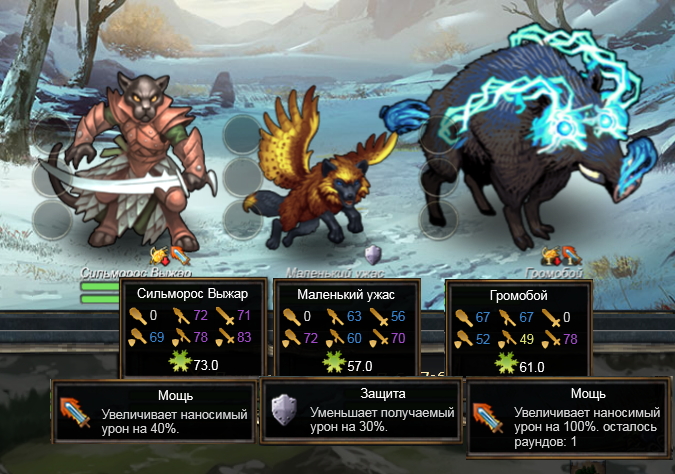
Task: Click the shield buff icon under Маленький ужас
Action: coord(374,254)
